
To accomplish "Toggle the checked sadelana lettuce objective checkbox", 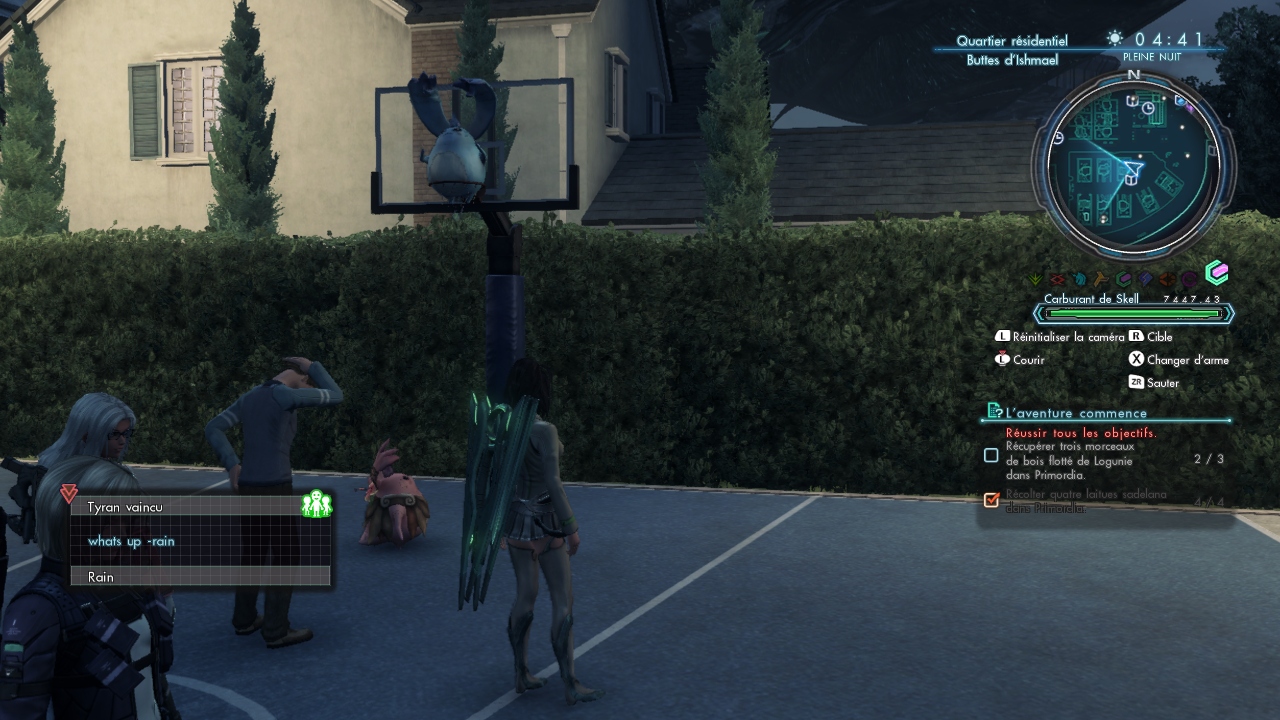I will click(x=991, y=499).
